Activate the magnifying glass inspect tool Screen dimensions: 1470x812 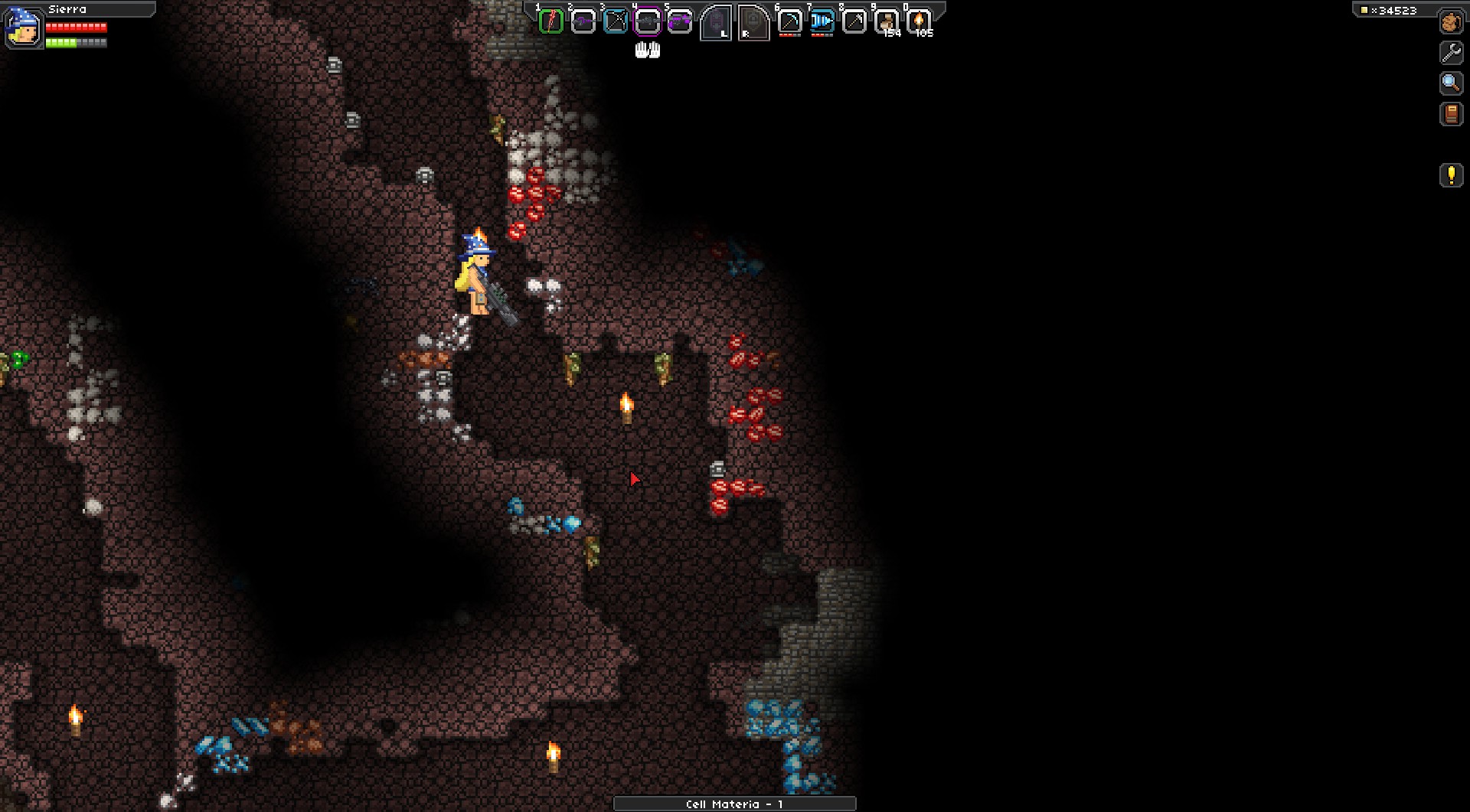click(x=1451, y=83)
